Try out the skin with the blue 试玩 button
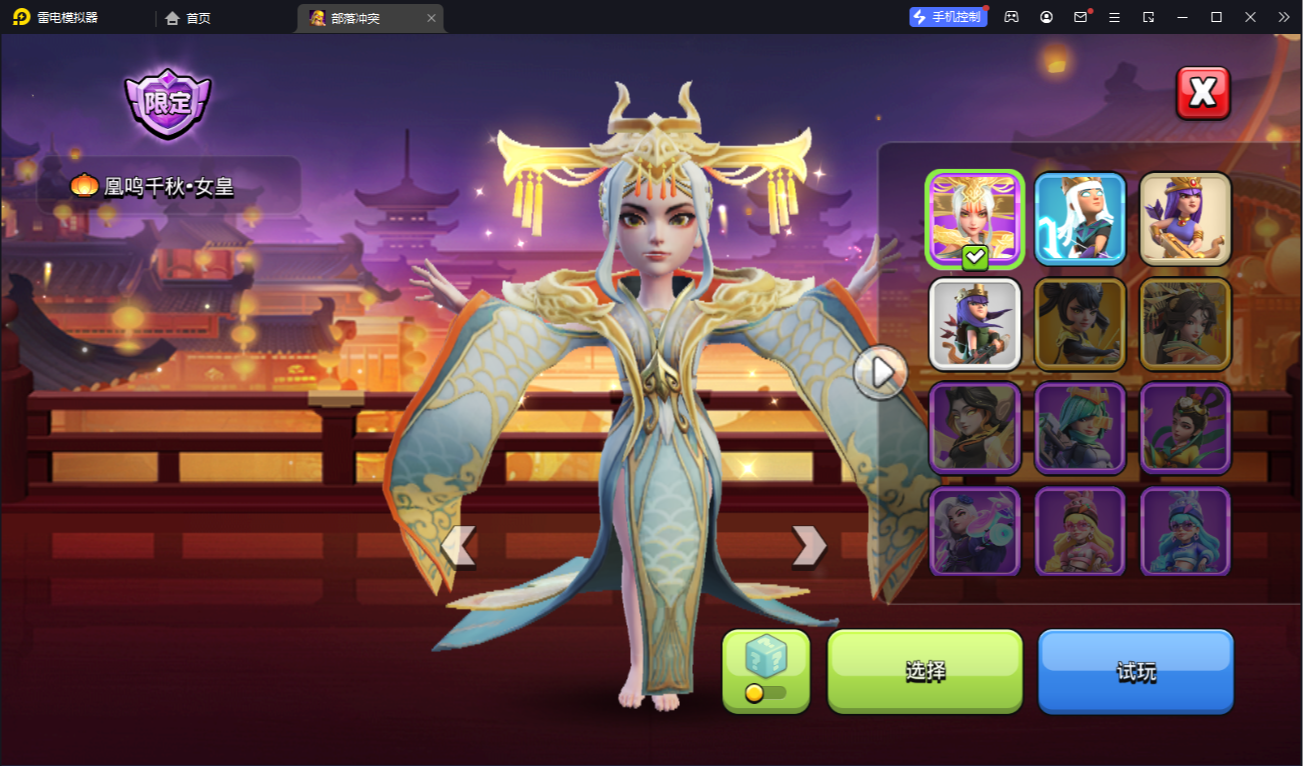Image resolution: width=1303 pixels, height=766 pixels. pyautogui.click(x=1135, y=671)
